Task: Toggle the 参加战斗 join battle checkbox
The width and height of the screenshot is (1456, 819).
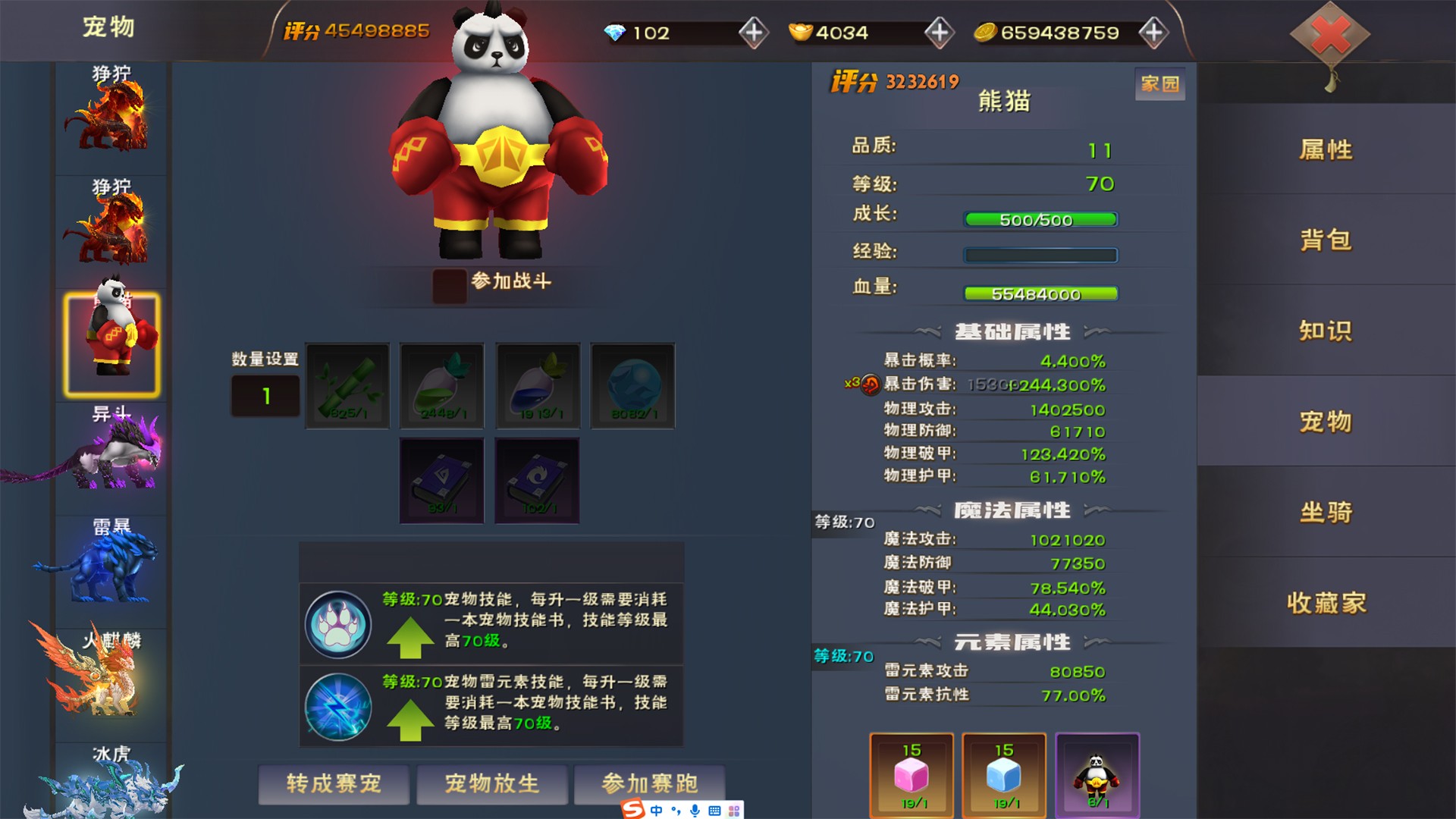Action: point(449,286)
